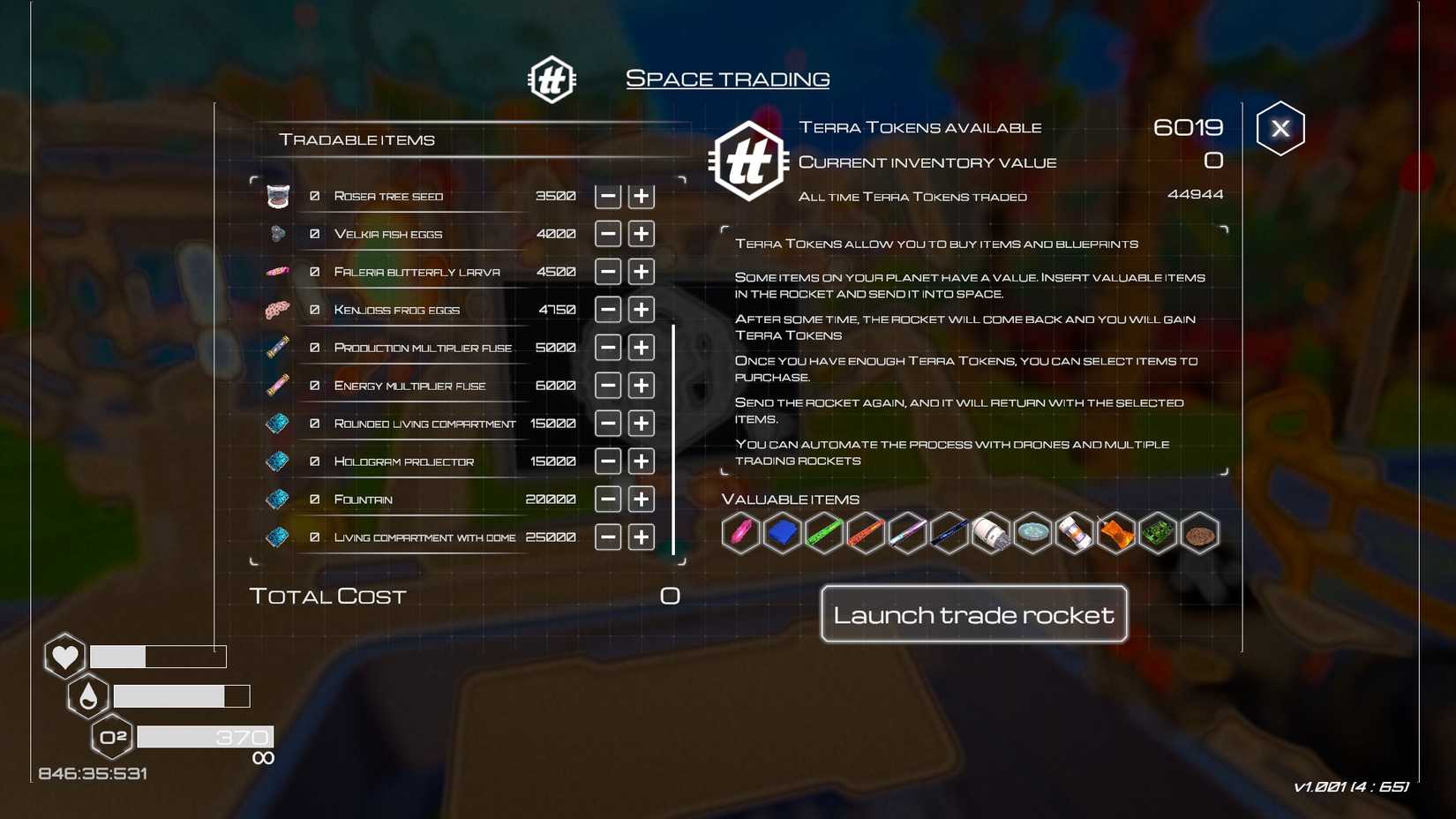Click the Tradable items header
The width and height of the screenshot is (1456, 819).
coord(356,139)
